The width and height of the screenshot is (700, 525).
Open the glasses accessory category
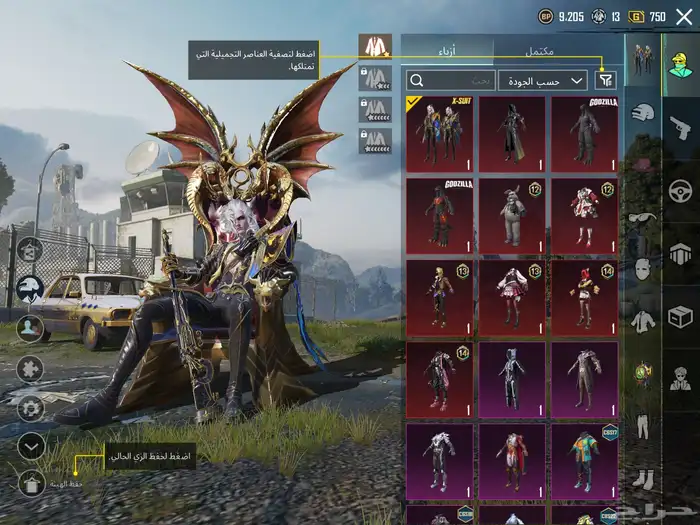pyautogui.click(x=643, y=217)
